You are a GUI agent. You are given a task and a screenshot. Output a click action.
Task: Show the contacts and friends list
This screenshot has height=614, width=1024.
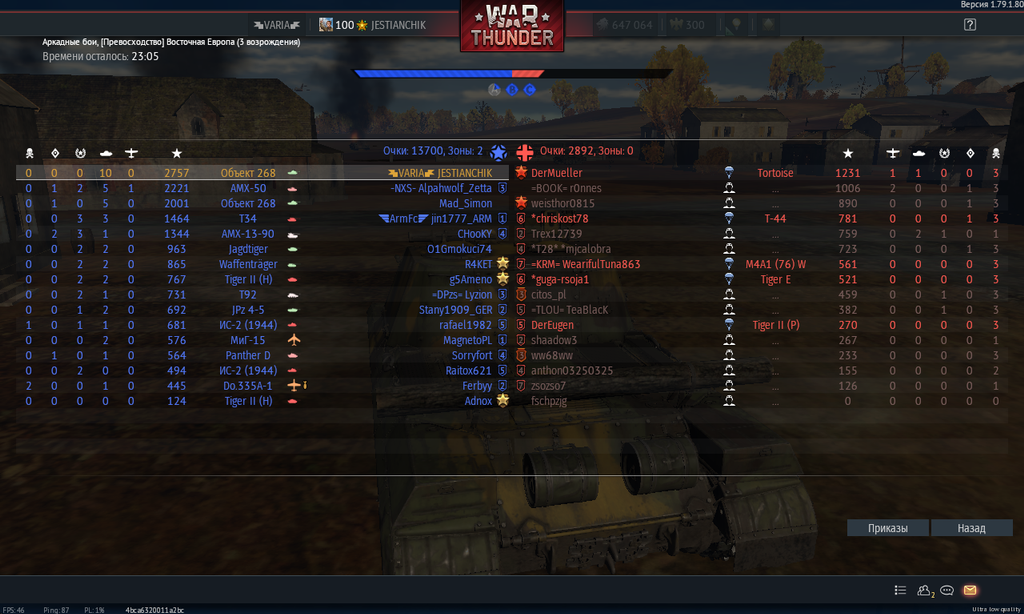(x=925, y=590)
